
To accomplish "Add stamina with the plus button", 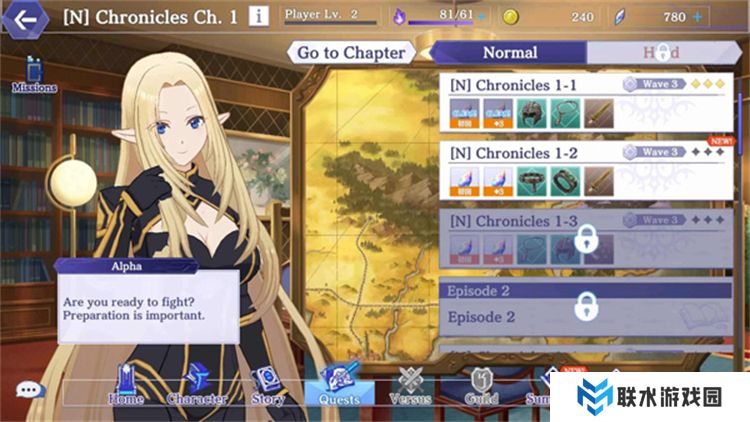I will tap(481, 17).
